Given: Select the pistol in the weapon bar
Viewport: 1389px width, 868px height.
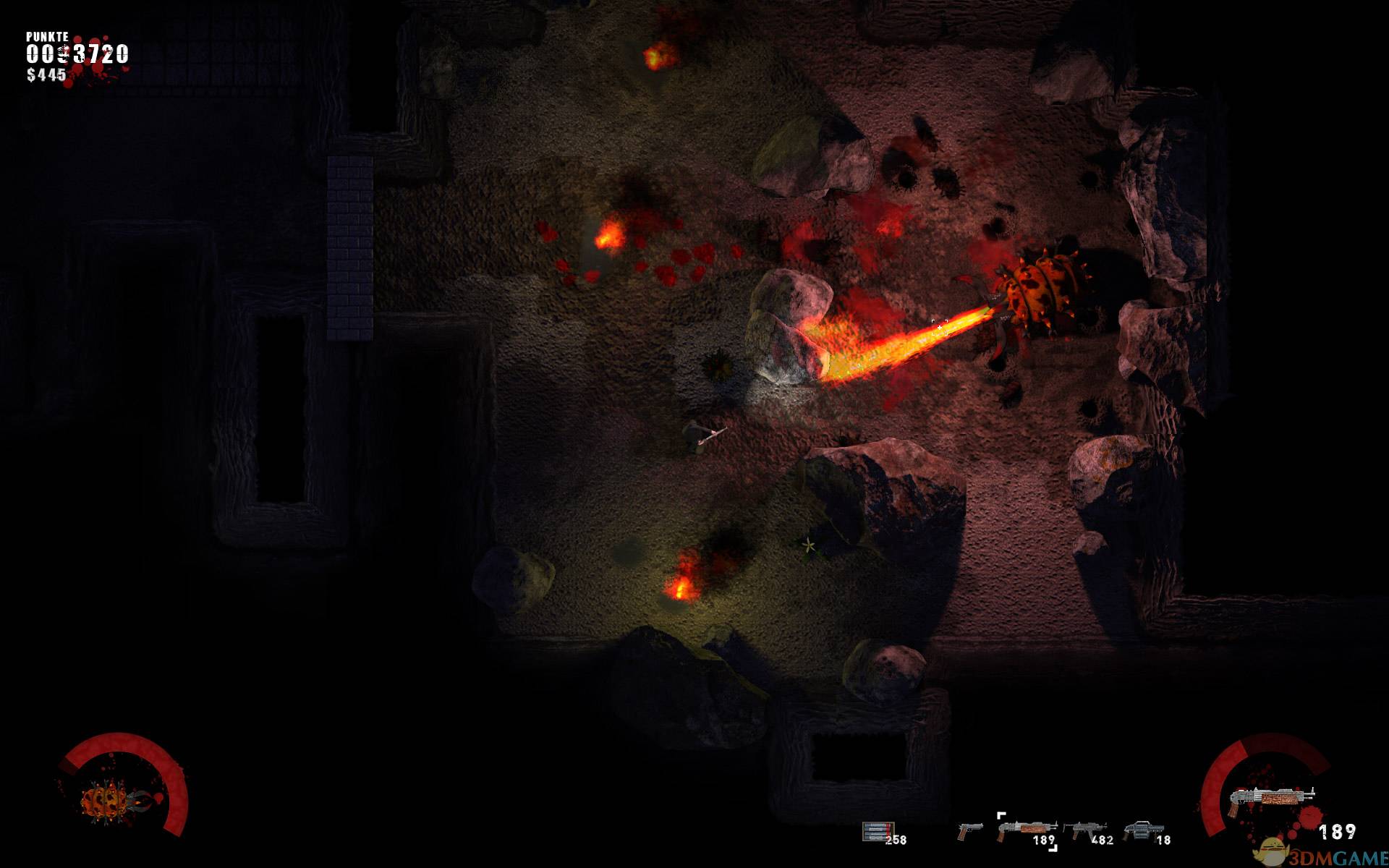Looking at the screenshot, I should point(969,830).
